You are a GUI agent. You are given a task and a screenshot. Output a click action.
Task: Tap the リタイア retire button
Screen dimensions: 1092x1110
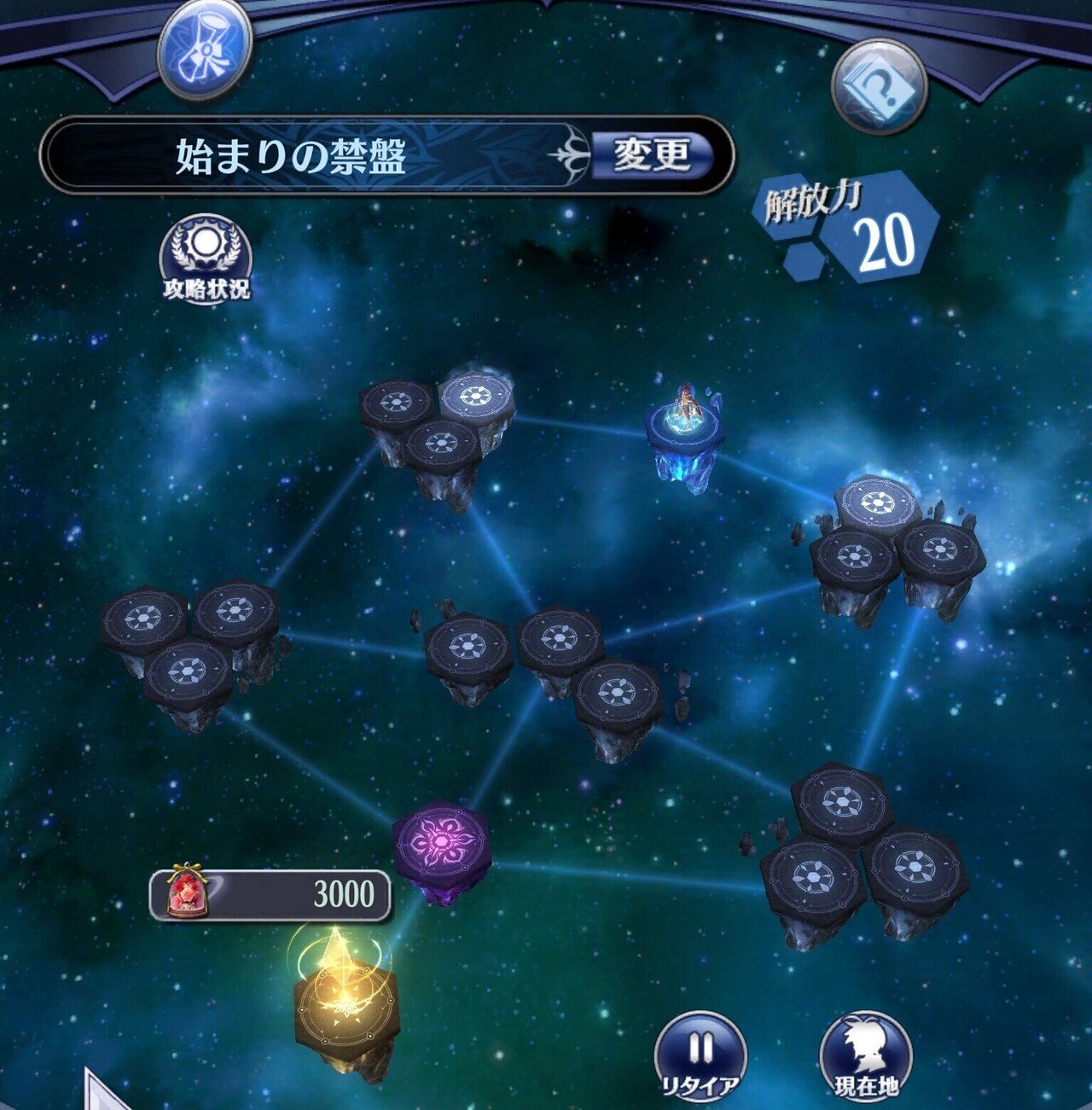tap(700, 1058)
